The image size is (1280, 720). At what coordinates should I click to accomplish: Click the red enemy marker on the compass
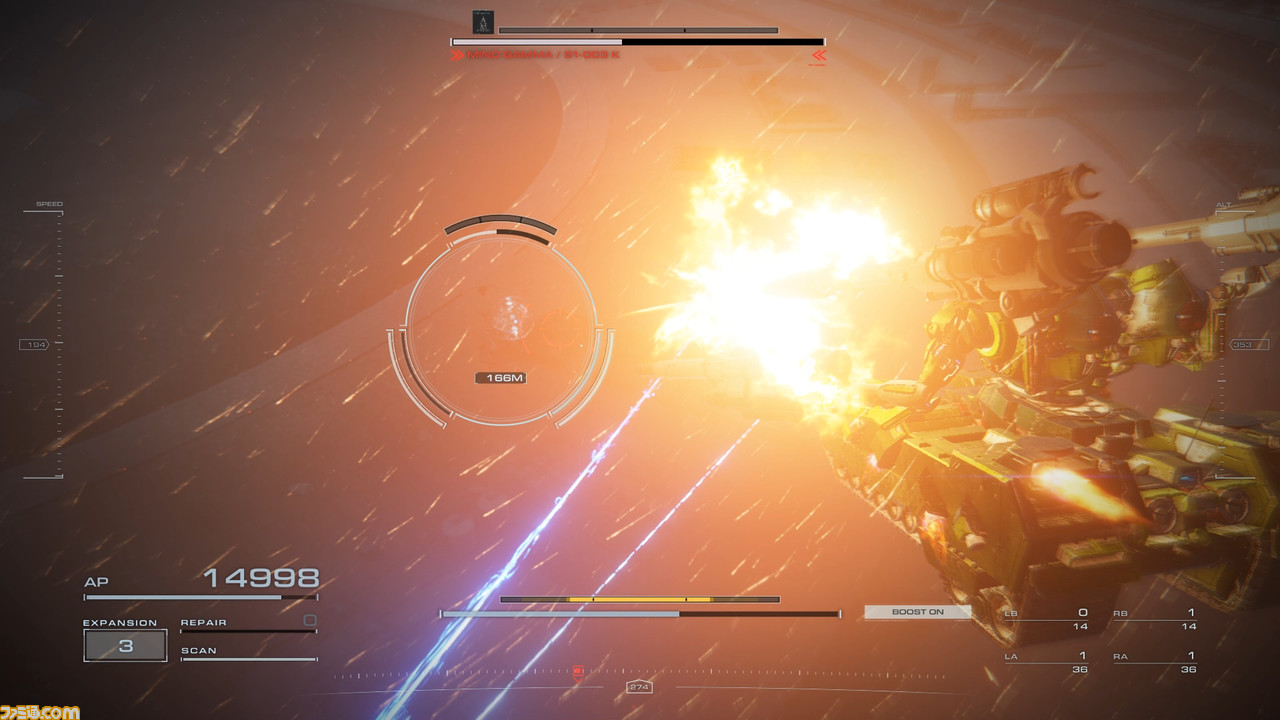[577, 671]
